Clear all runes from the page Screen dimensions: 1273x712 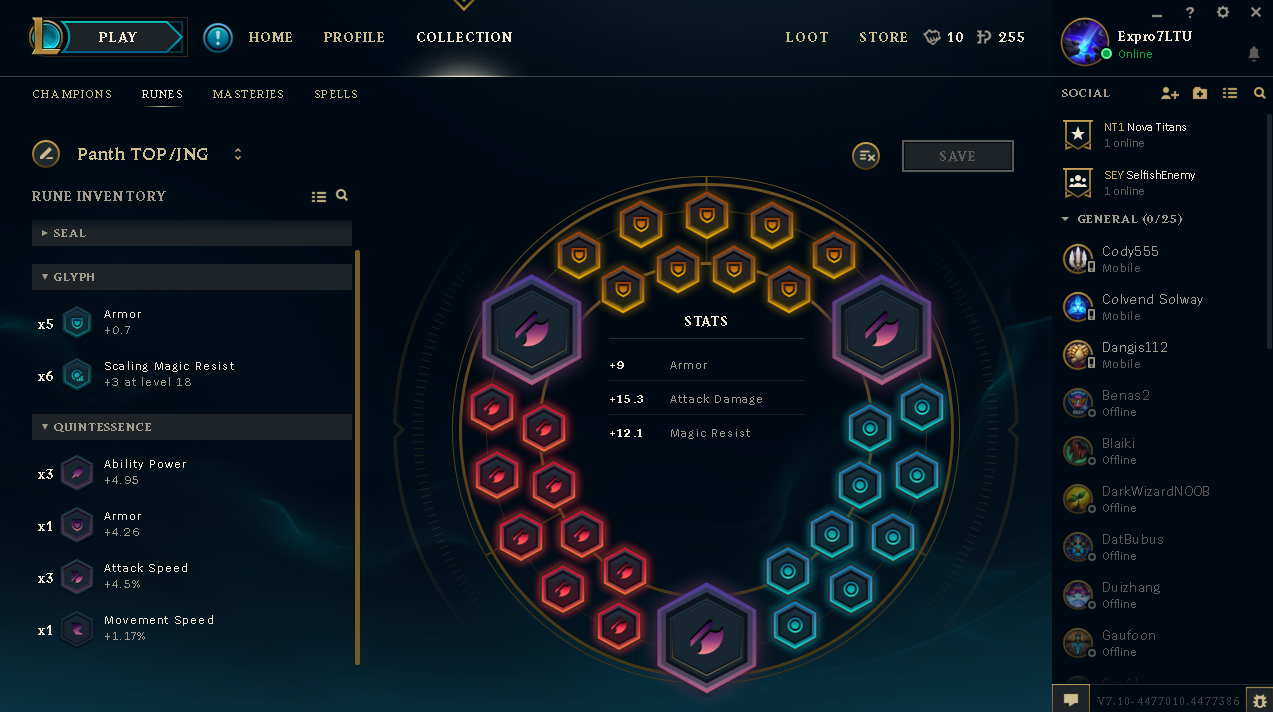866,156
